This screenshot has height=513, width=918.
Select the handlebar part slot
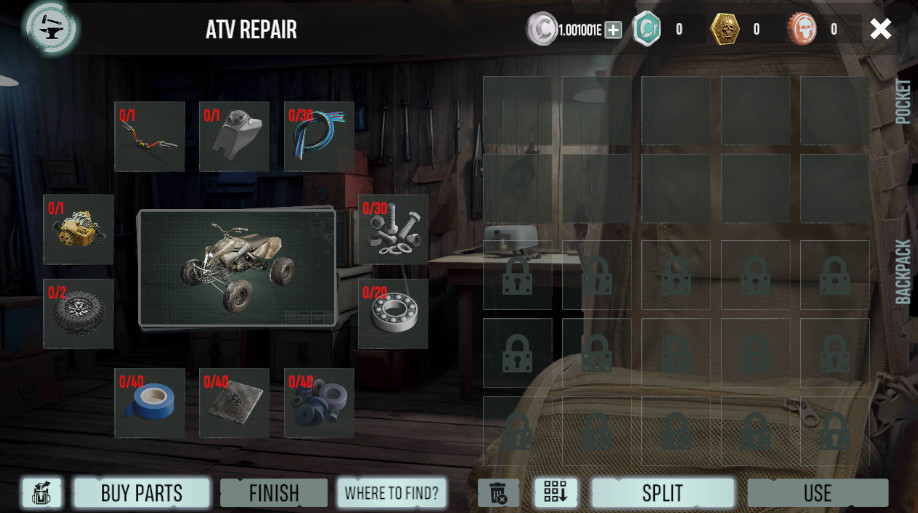[150, 137]
